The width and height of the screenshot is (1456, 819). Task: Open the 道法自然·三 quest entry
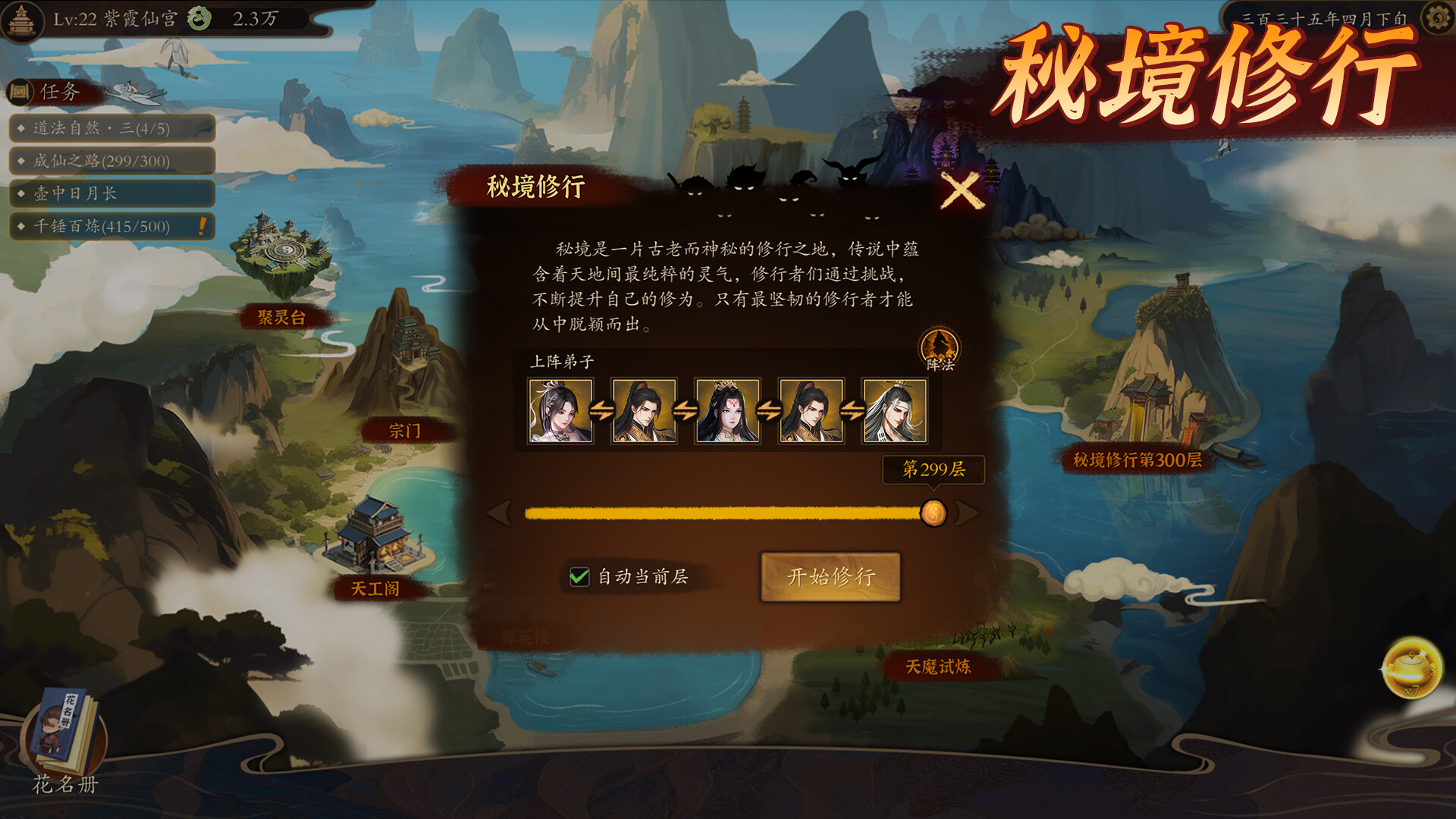point(112,128)
